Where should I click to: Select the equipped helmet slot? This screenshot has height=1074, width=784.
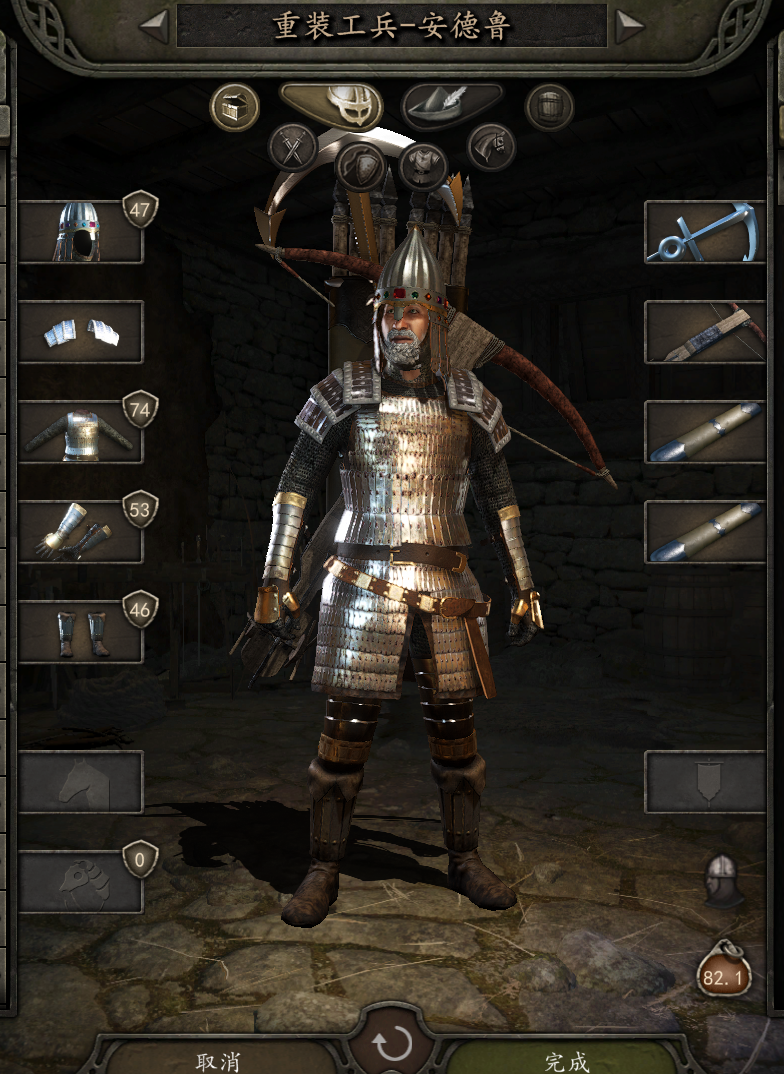coord(80,232)
